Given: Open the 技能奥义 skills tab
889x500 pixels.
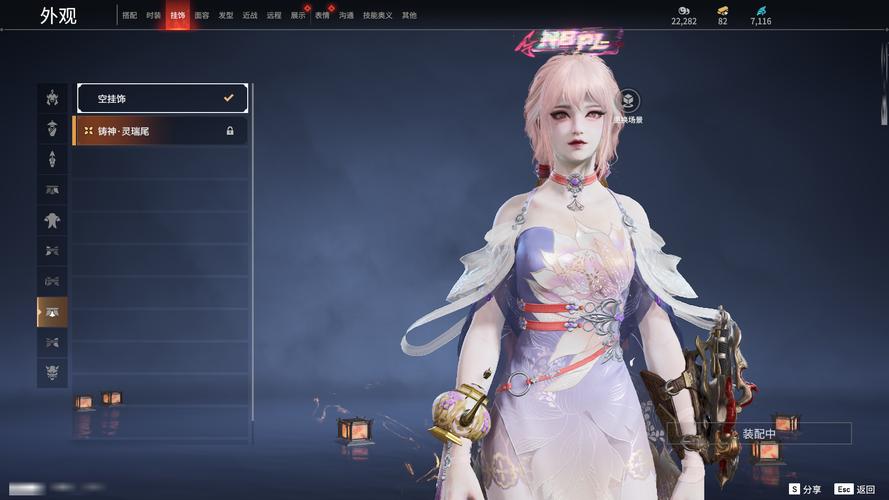Looking at the screenshot, I should tap(377, 16).
